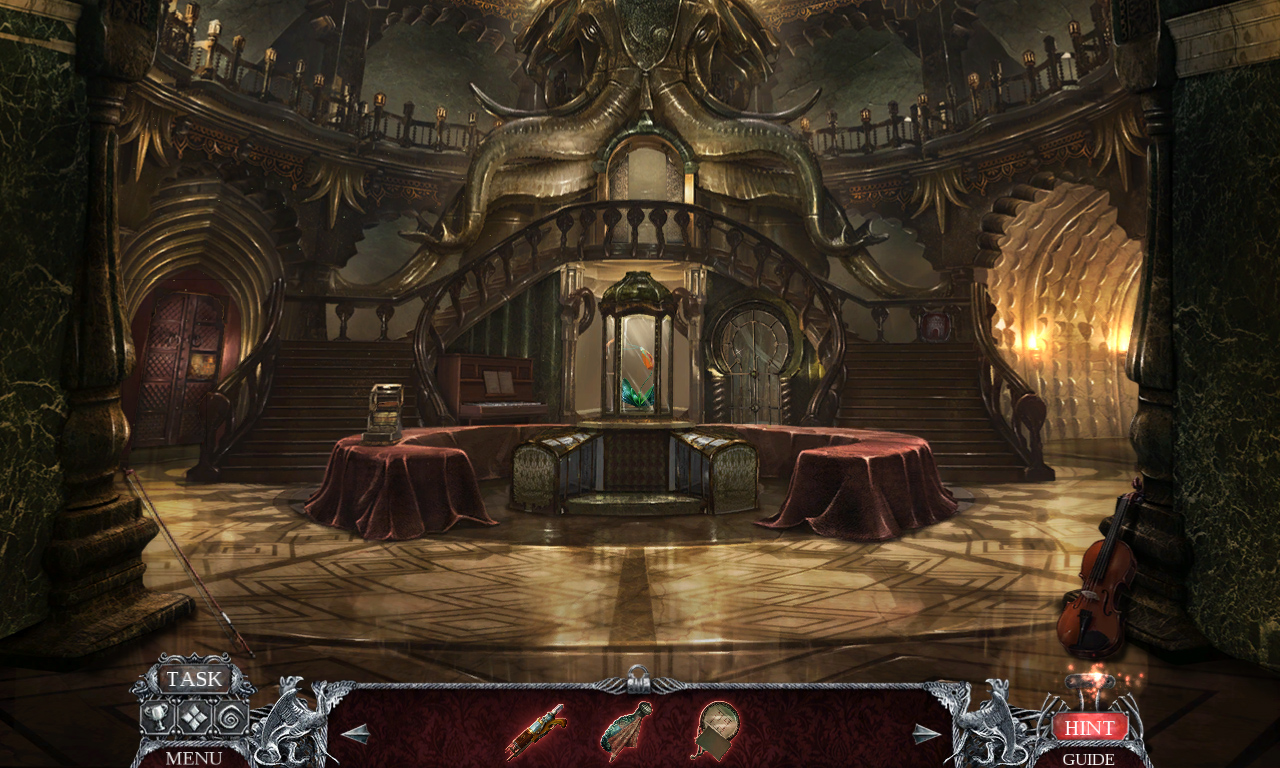Pick up the green bottle with cloth
This screenshot has width=1280, height=768.
pos(622,728)
